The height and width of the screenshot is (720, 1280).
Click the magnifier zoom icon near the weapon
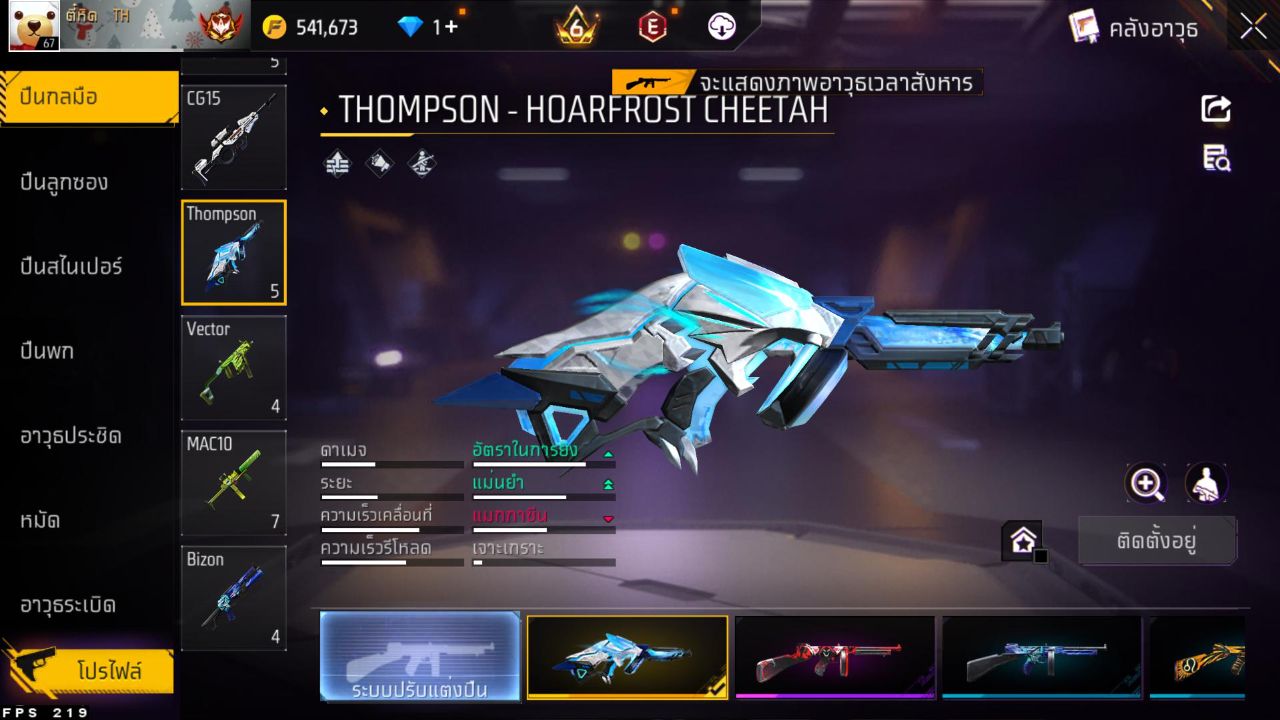click(x=1146, y=484)
